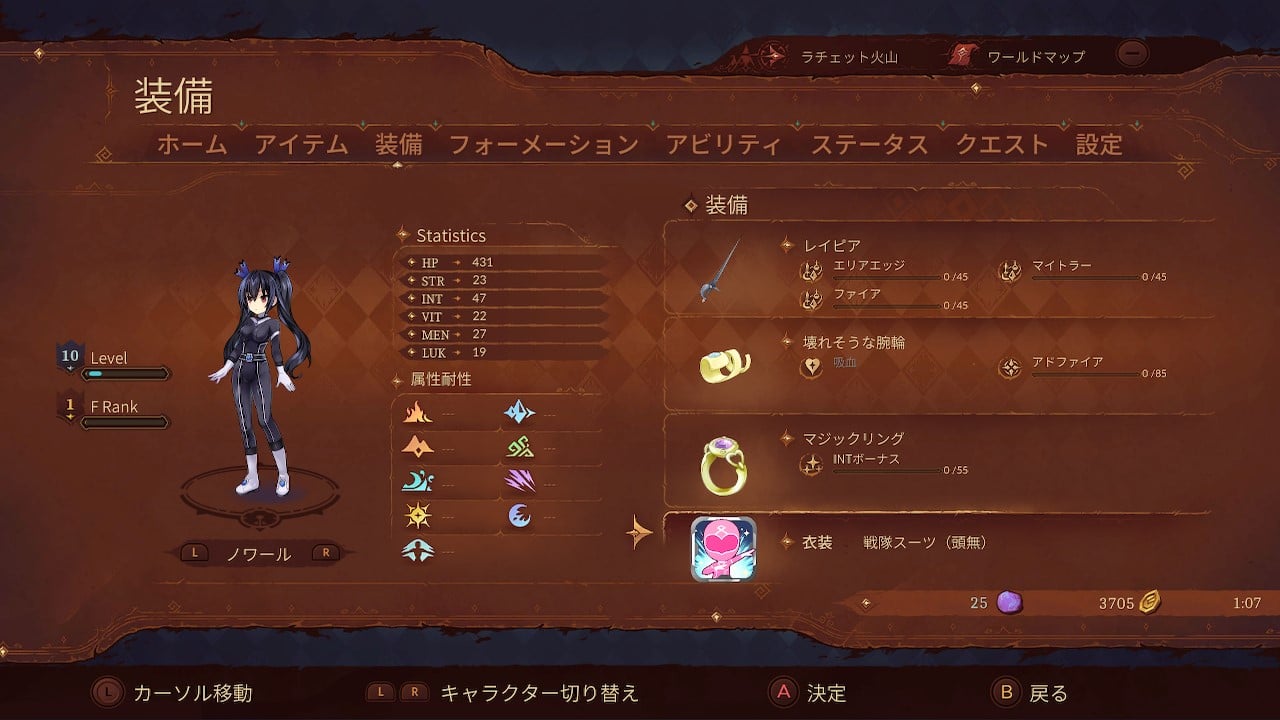This screenshot has height=720, width=1280.
Task: Click the エリアエッジ skill progress gauge
Action: [x=886, y=275]
